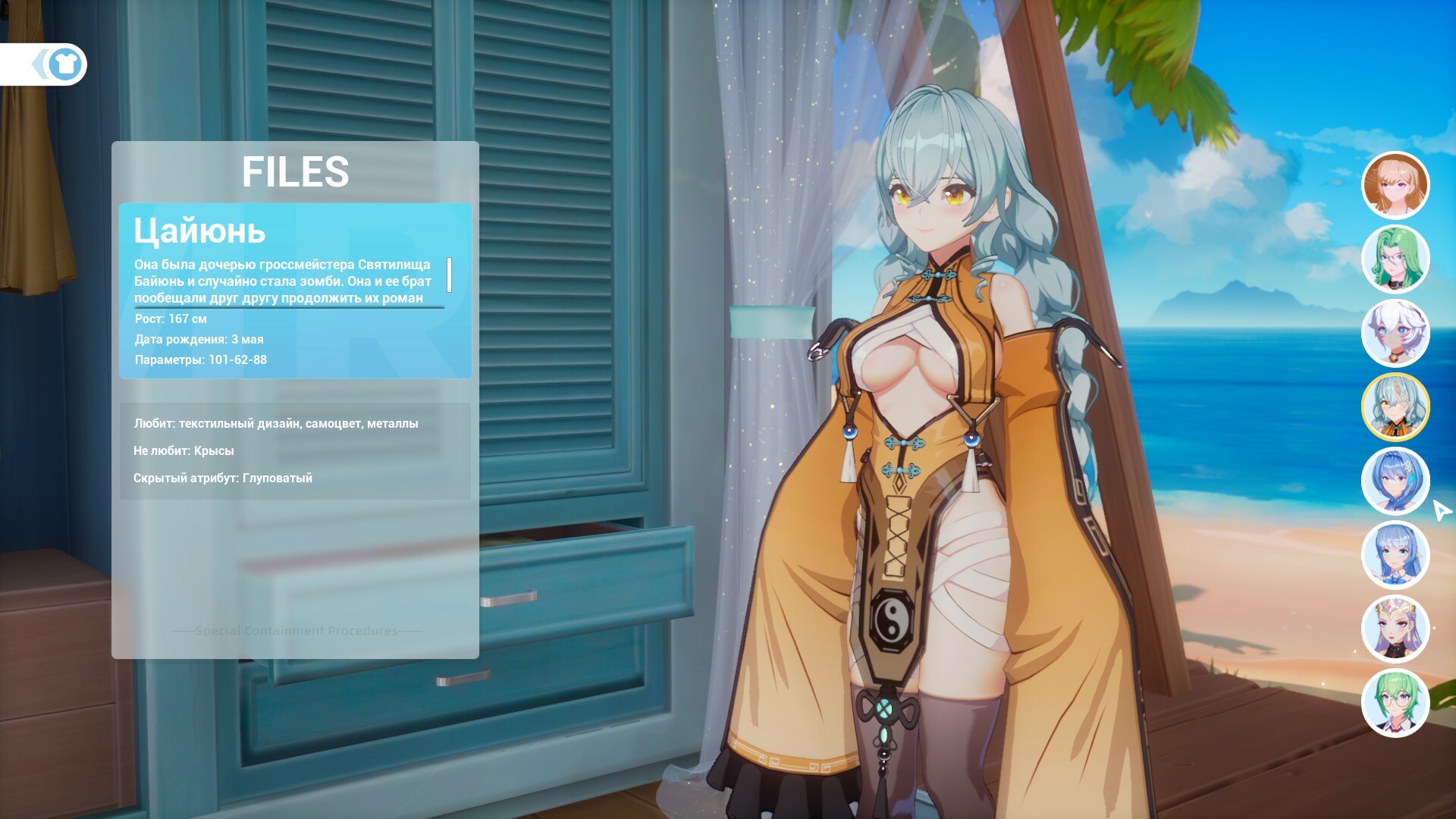This screenshot has width=1456, height=819.
Task: Choose the long dark-green-haired girl portrait
Action: click(1395, 259)
